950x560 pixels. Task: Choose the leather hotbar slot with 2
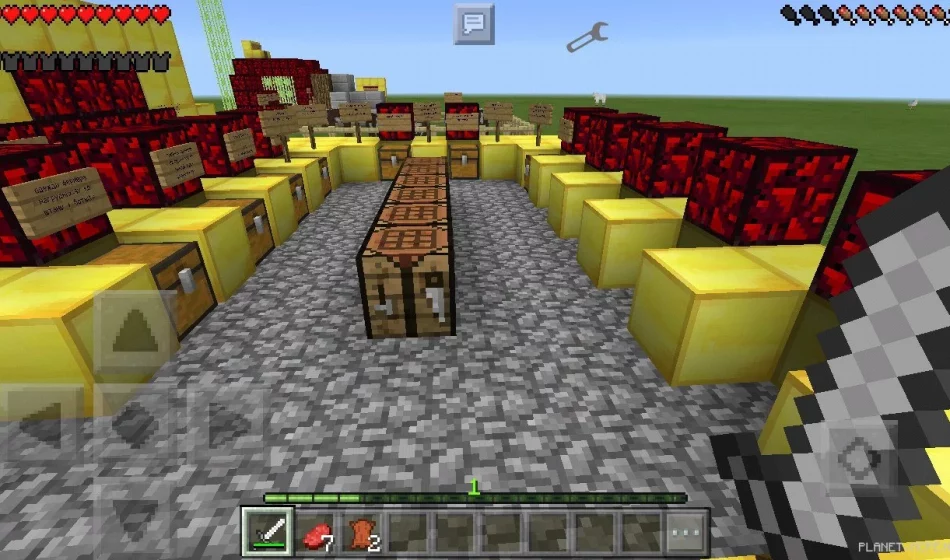coord(361,530)
